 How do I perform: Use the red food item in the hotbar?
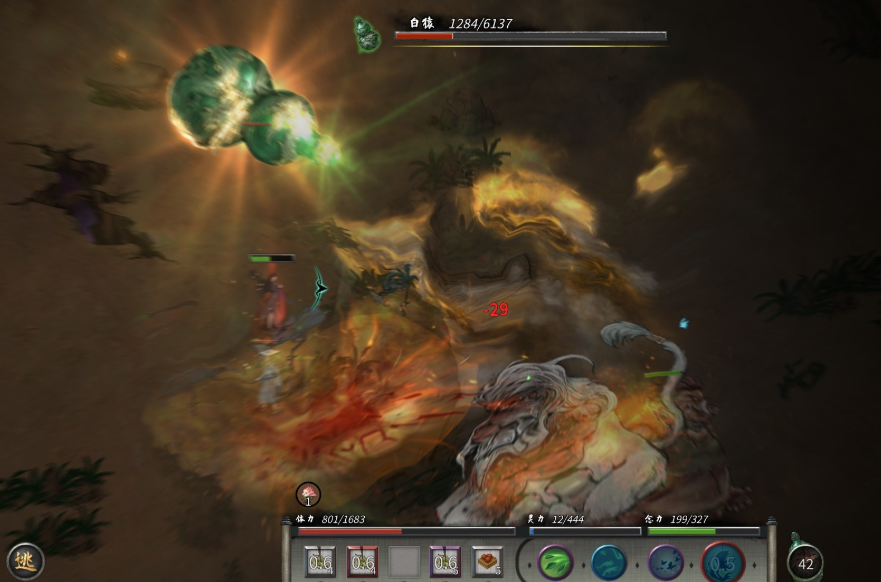[x=487, y=562]
